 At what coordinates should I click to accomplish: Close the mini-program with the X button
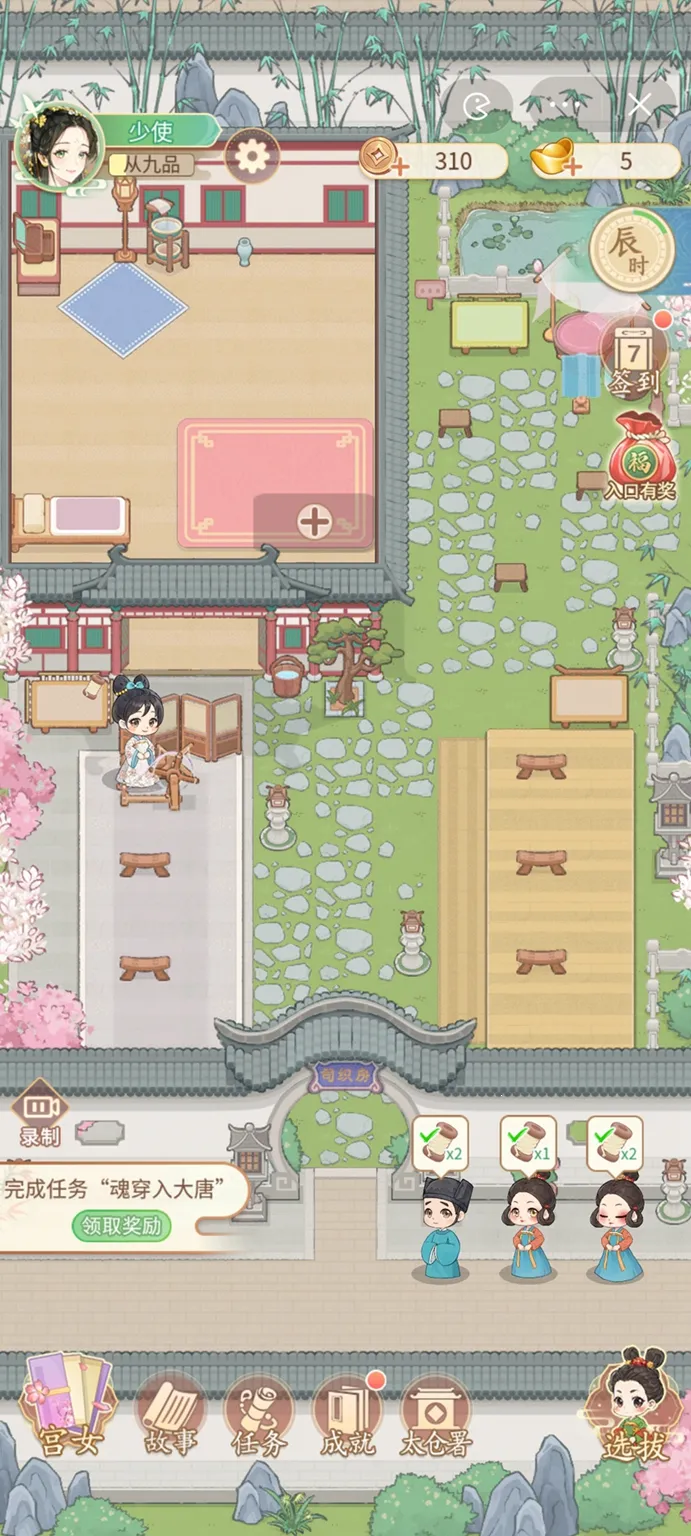click(x=640, y=104)
